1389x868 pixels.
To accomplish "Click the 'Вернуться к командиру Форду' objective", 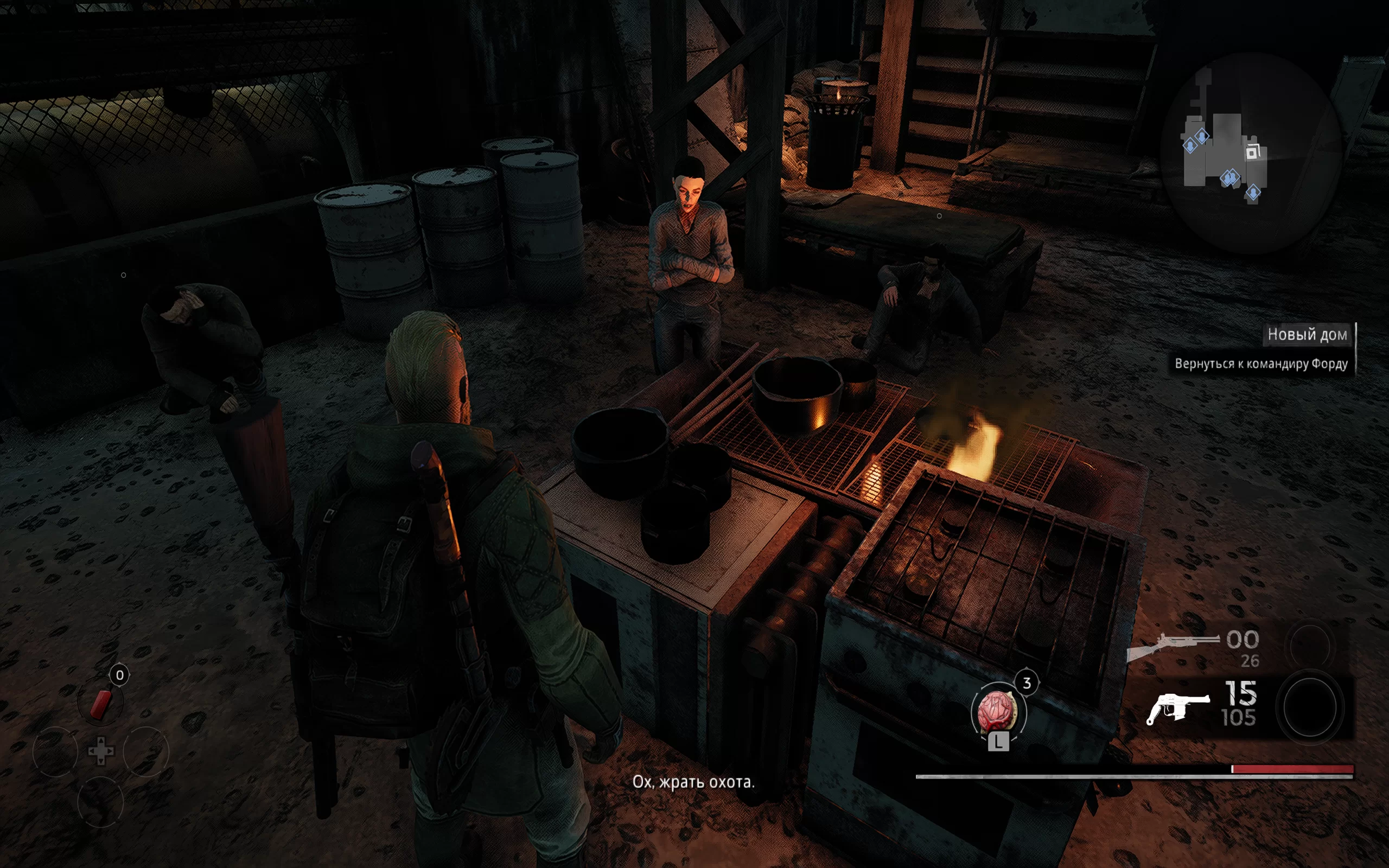I will 1260,364.
